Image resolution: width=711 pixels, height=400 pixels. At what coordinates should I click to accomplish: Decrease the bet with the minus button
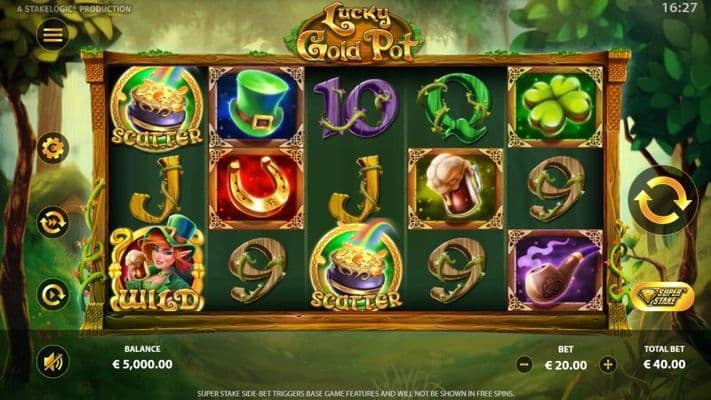(523, 365)
